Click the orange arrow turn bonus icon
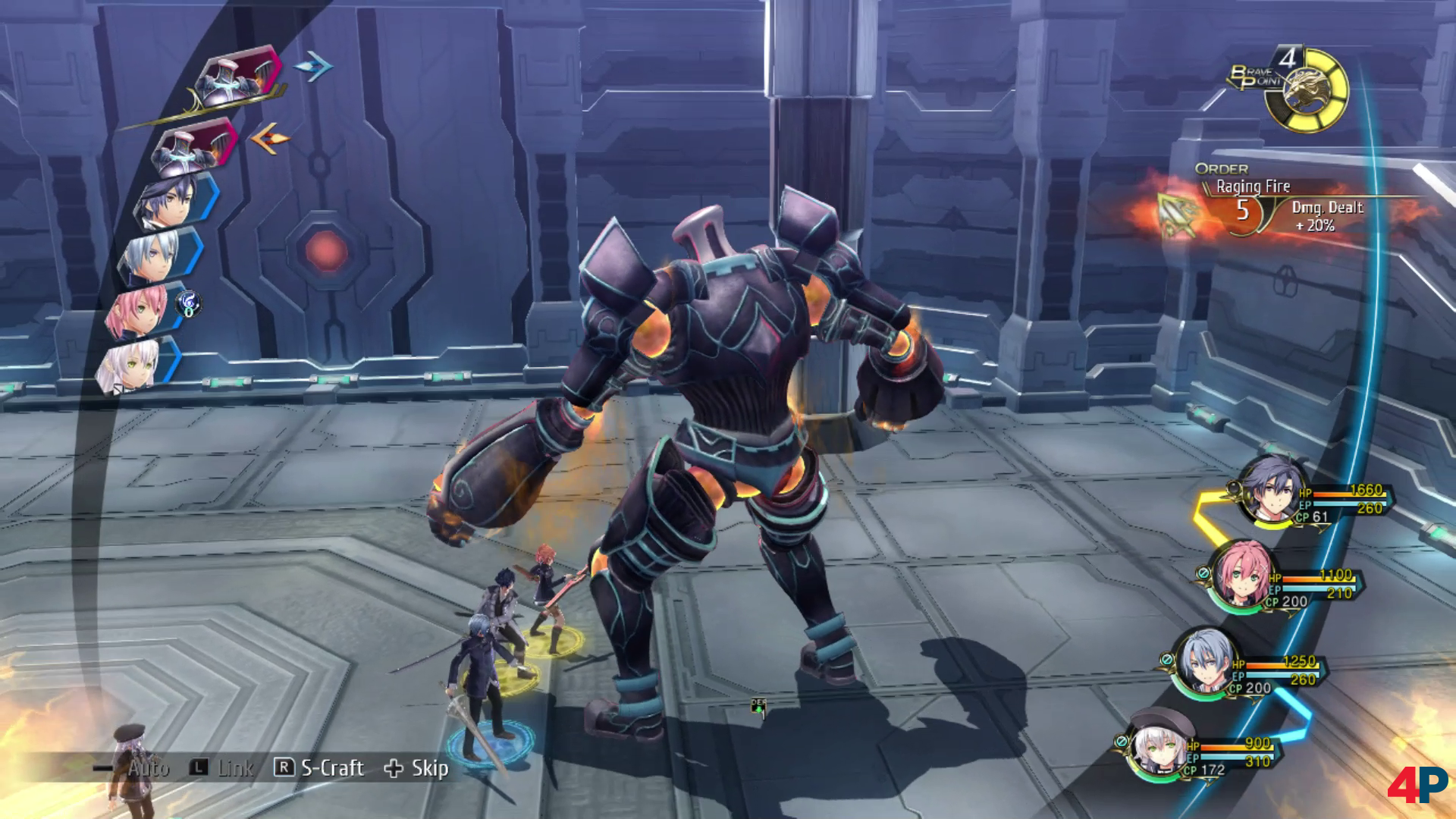This screenshot has height=819, width=1456. coord(269,139)
